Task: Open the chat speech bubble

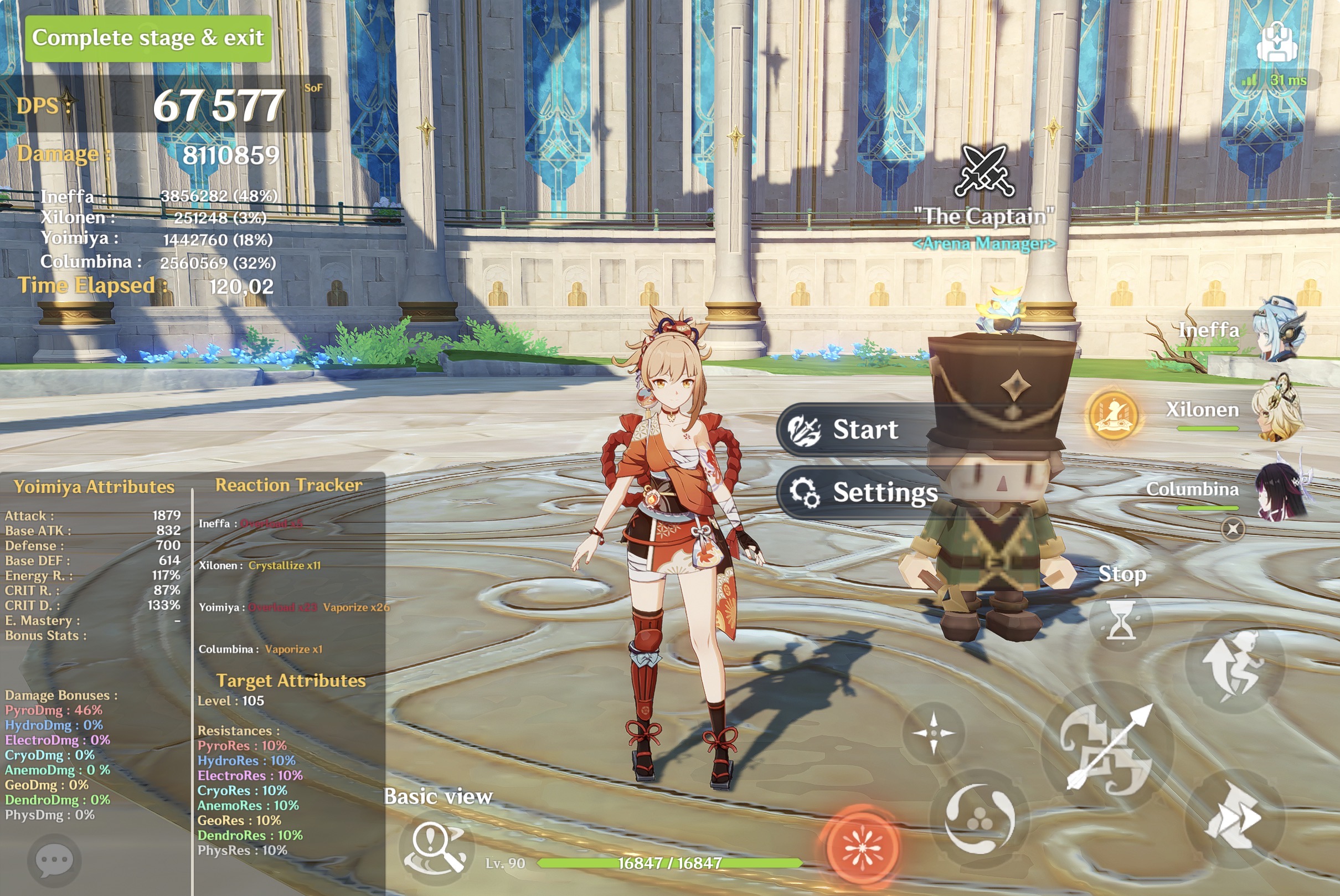Action: tap(54, 860)
